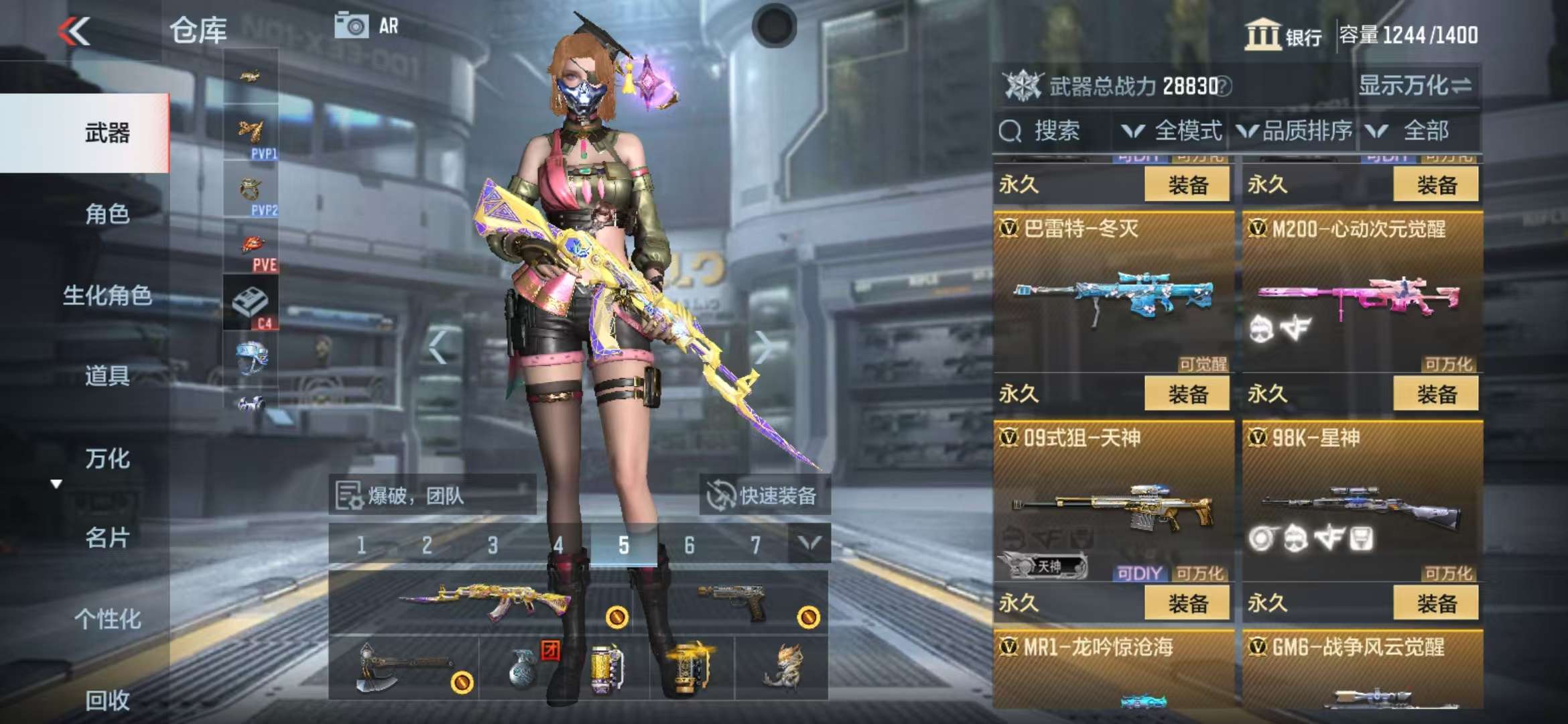
Task: Open the 万化 category
Action: [x=107, y=459]
